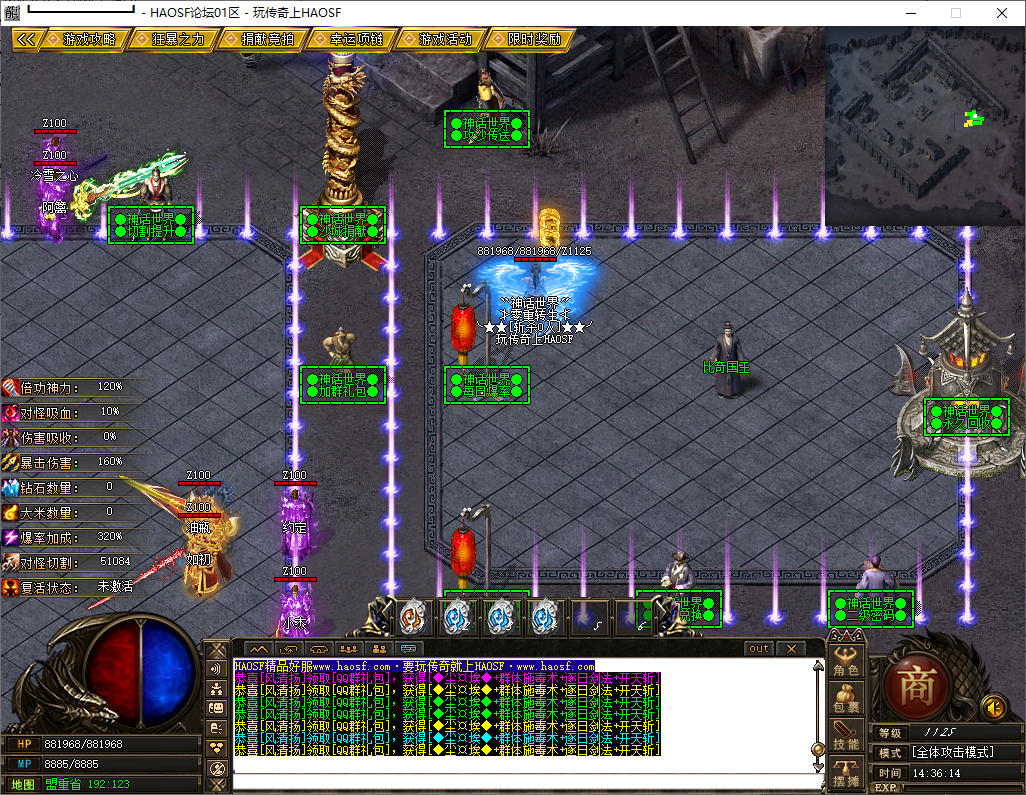Click the 每日爆率 daily drop rate label
Screen dimensions: 1026x795
(487, 384)
